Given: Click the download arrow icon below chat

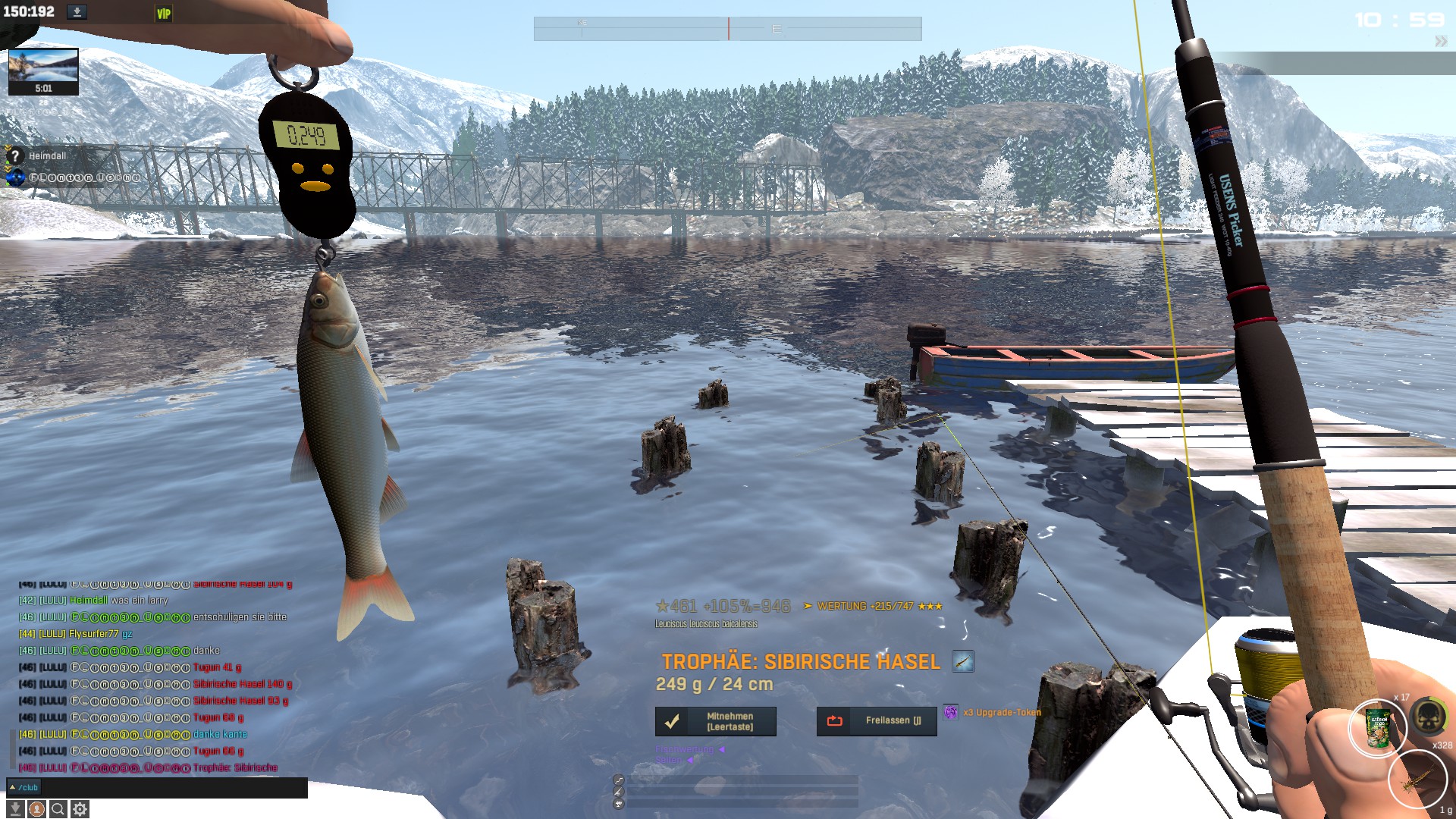Looking at the screenshot, I should click(14, 809).
